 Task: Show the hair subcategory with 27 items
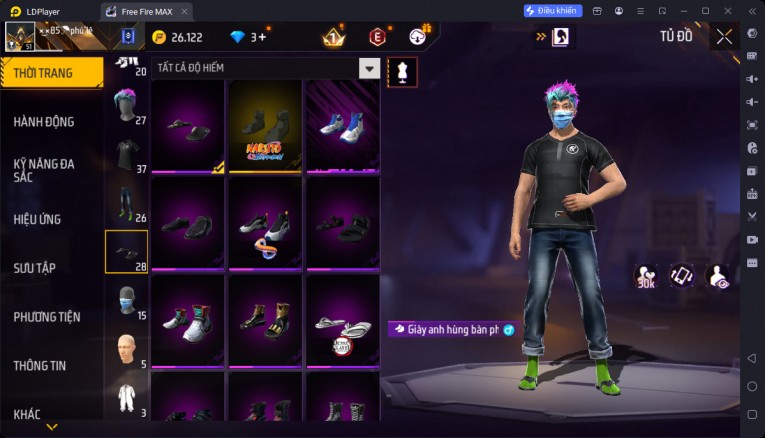coord(126,103)
